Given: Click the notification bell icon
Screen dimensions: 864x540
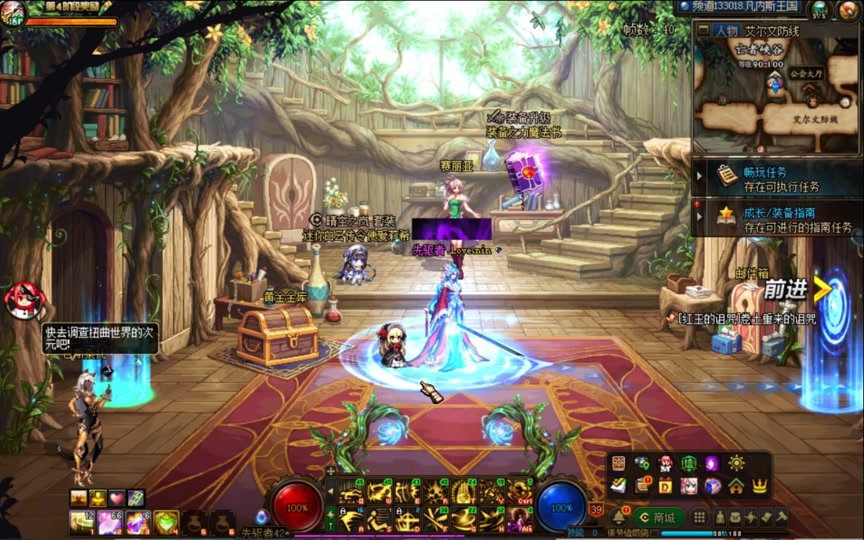Looking at the screenshot, I should pyautogui.click(x=618, y=518).
